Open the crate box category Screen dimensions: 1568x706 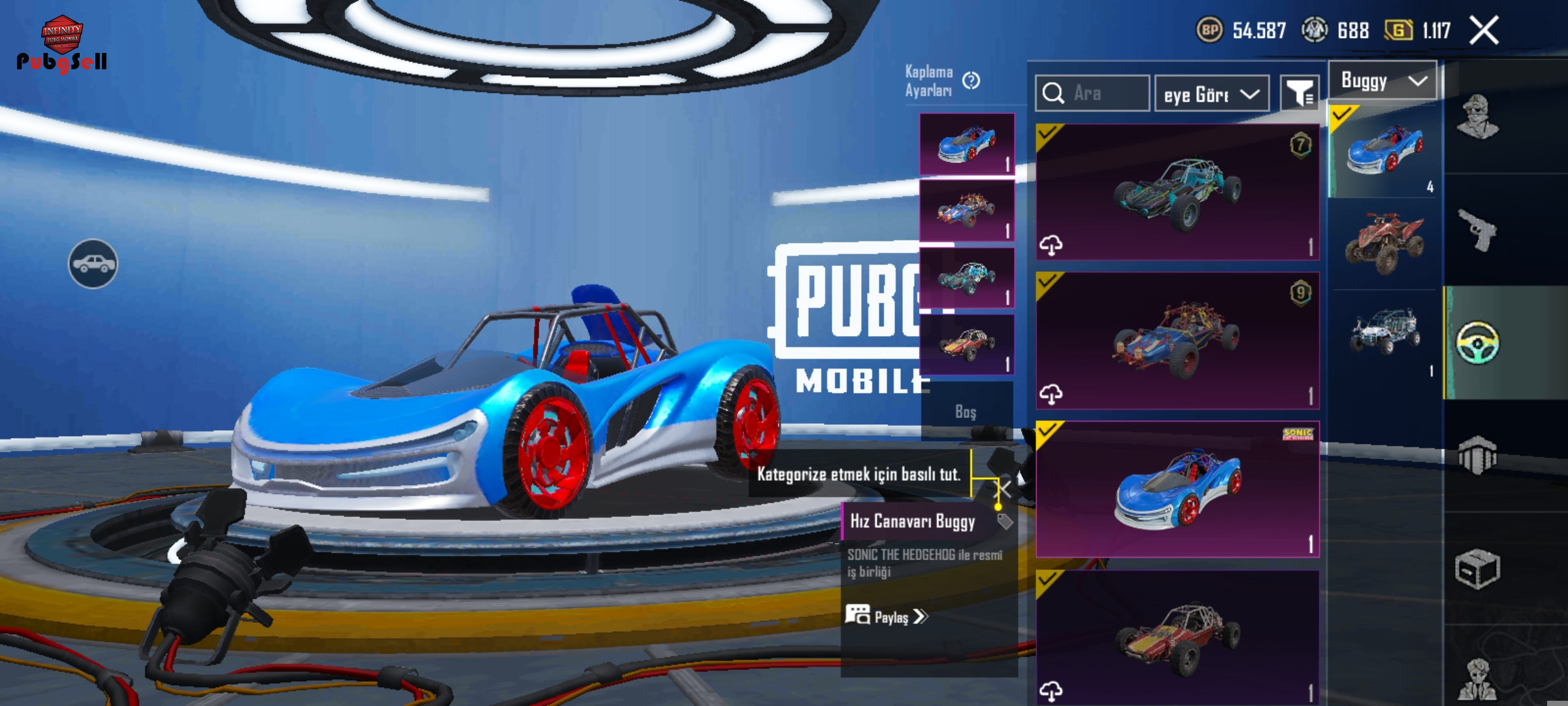[1477, 569]
